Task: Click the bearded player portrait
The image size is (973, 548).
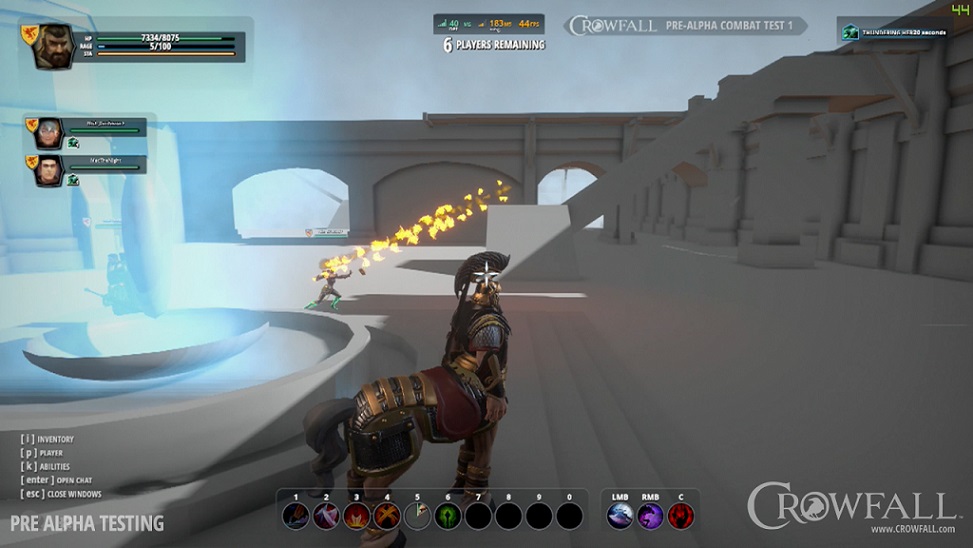Action: coord(52,46)
